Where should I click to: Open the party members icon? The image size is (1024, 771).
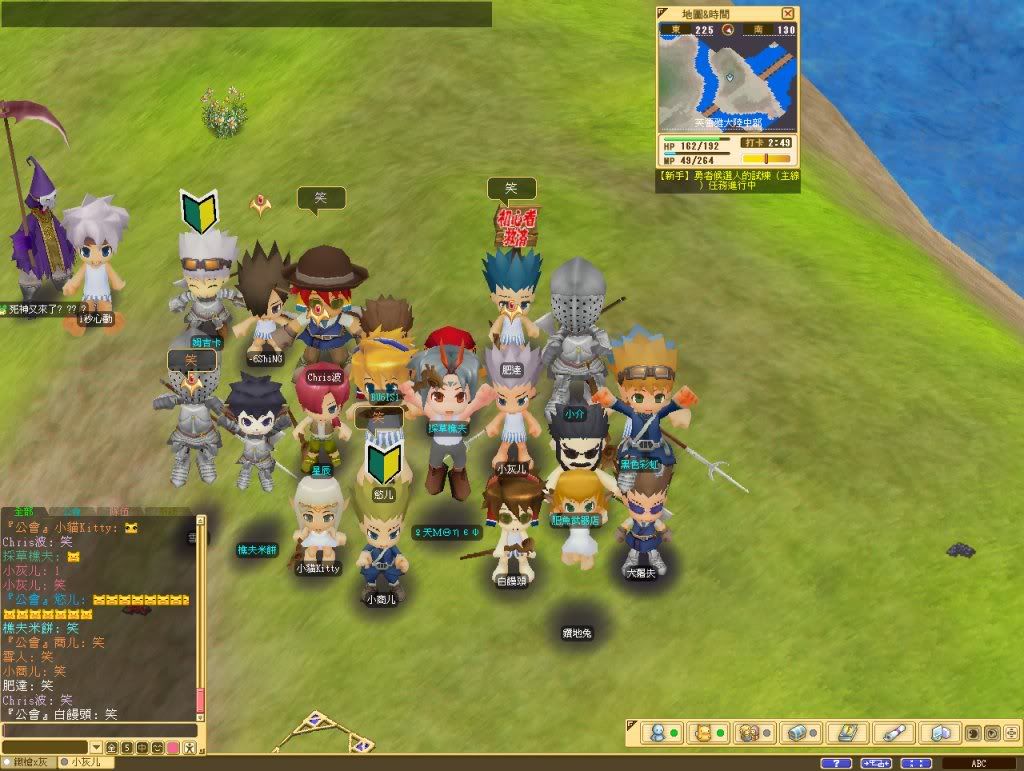tap(746, 732)
